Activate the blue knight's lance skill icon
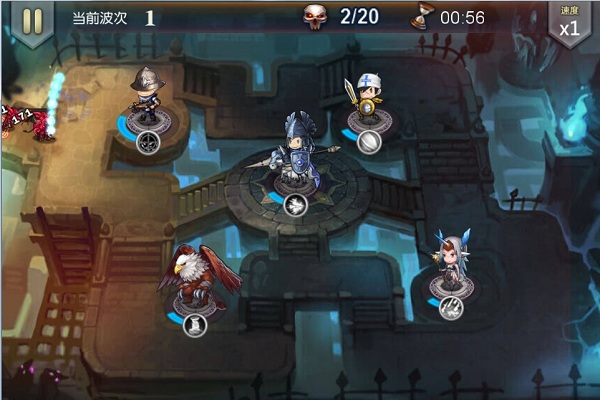600x400 pixels. click(295, 205)
